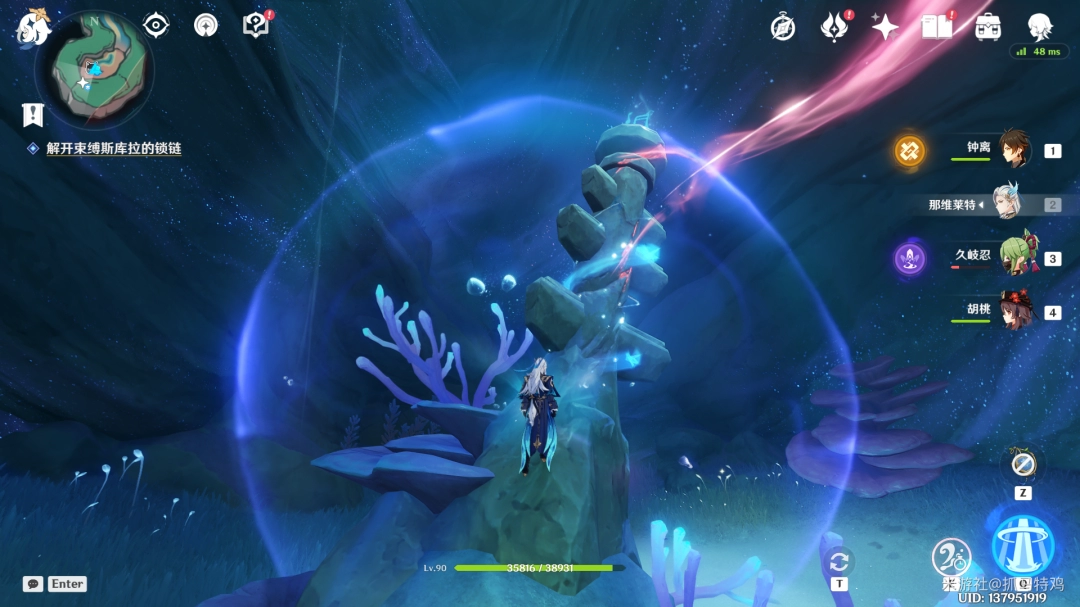Open the adventure compass icon

point(783,27)
